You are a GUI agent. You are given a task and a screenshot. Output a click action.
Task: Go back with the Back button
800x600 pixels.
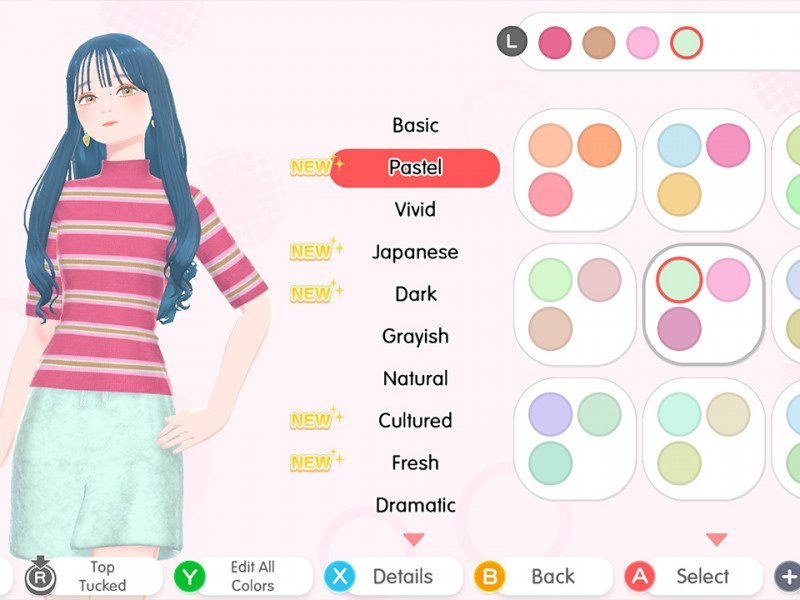(x=540, y=576)
